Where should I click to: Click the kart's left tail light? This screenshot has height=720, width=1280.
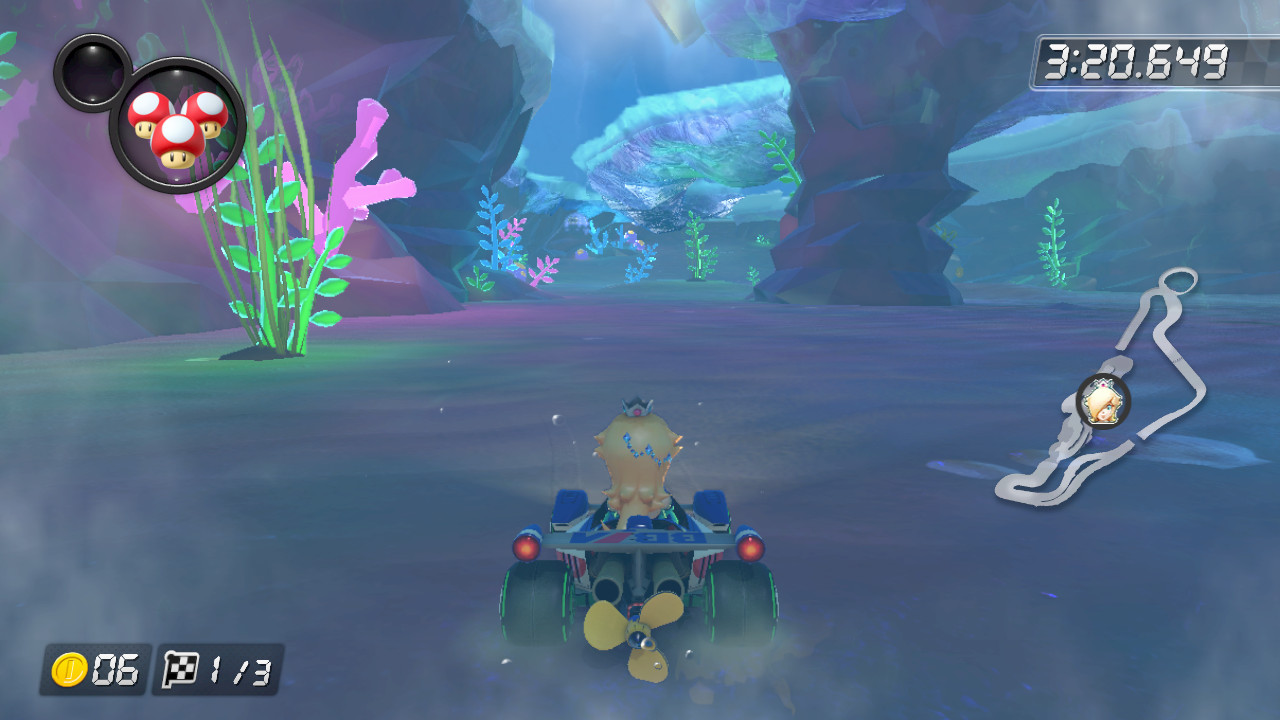pyautogui.click(x=527, y=547)
